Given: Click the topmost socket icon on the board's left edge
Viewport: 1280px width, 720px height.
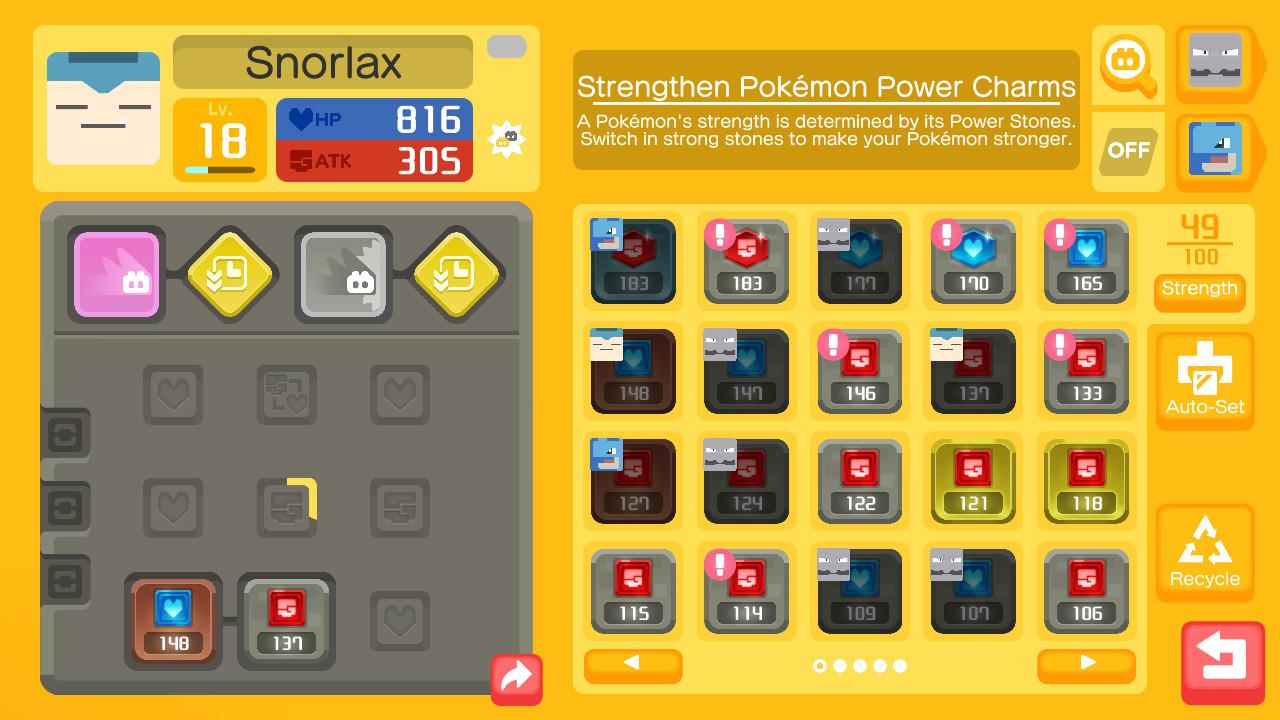Looking at the screenshot, I should pyautogui.click(x=66, y=434).
